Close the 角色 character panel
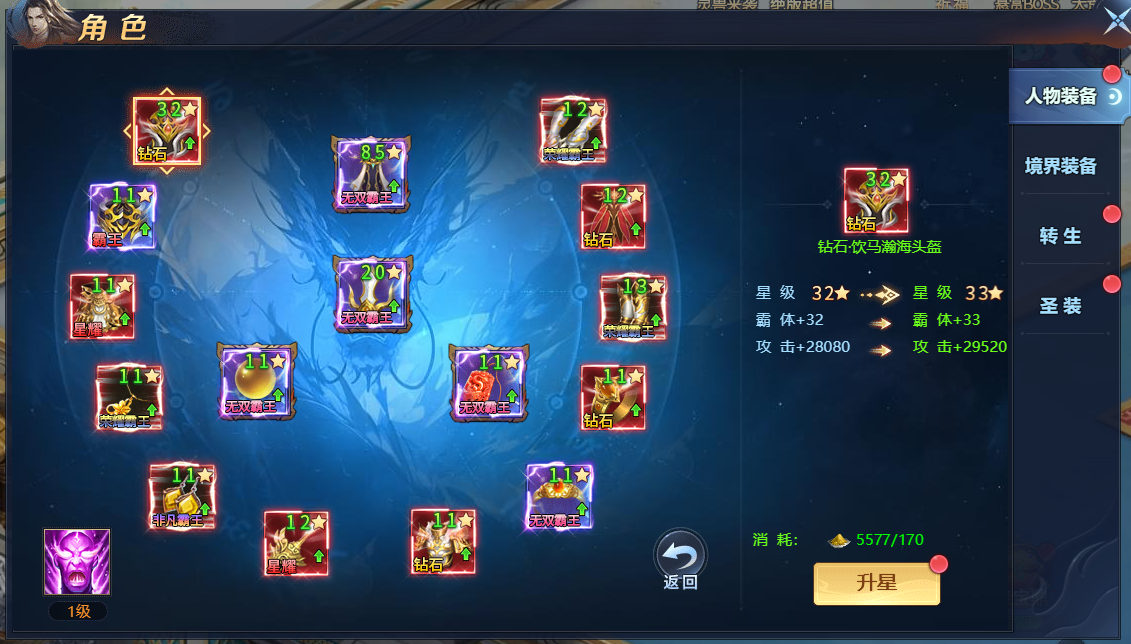This screenshot has height=644, width=1131. pyautogui.click(x=1115, y=21)
